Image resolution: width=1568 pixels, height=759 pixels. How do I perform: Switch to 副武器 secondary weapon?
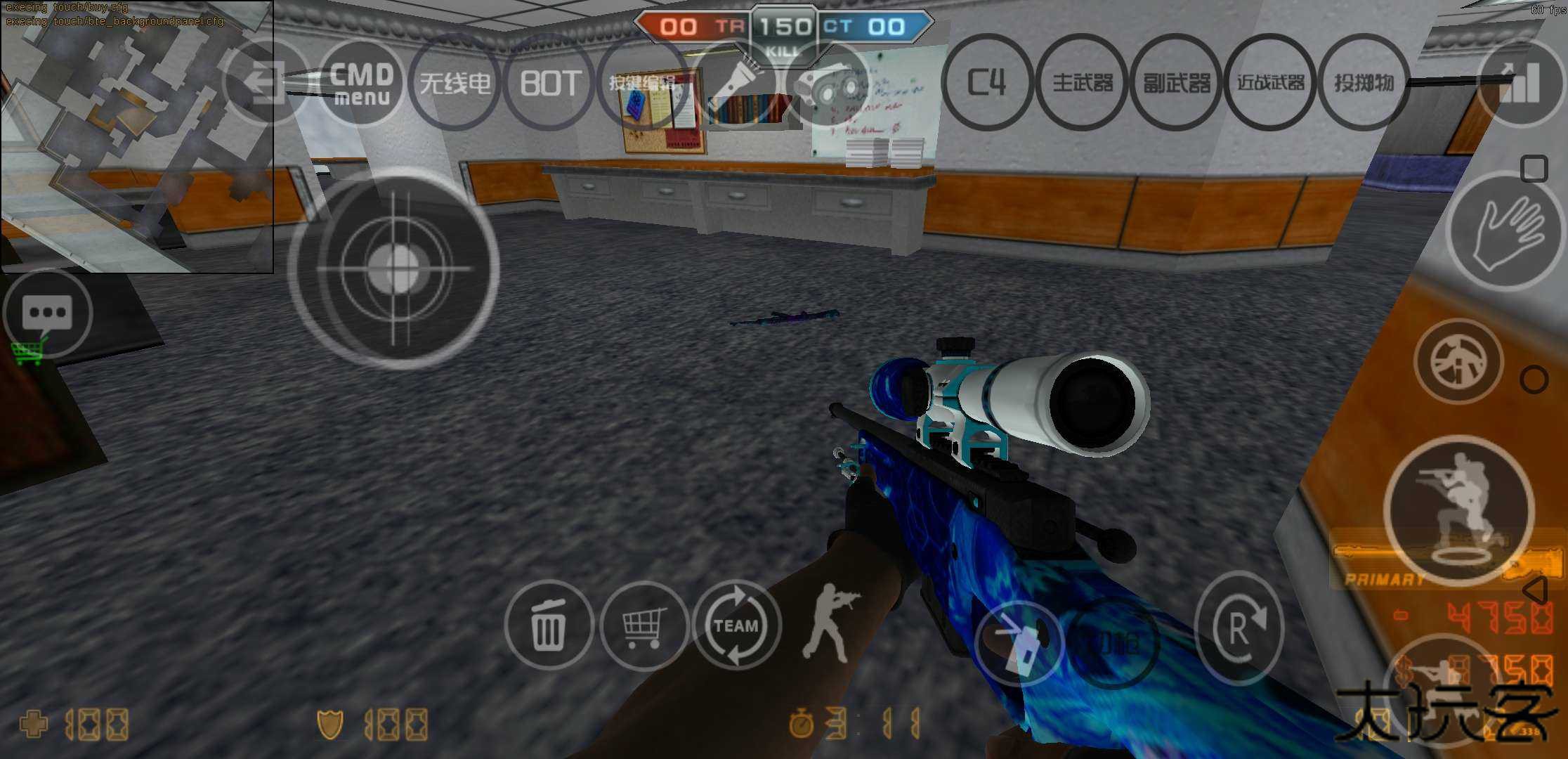click(x=1177, y=83)
